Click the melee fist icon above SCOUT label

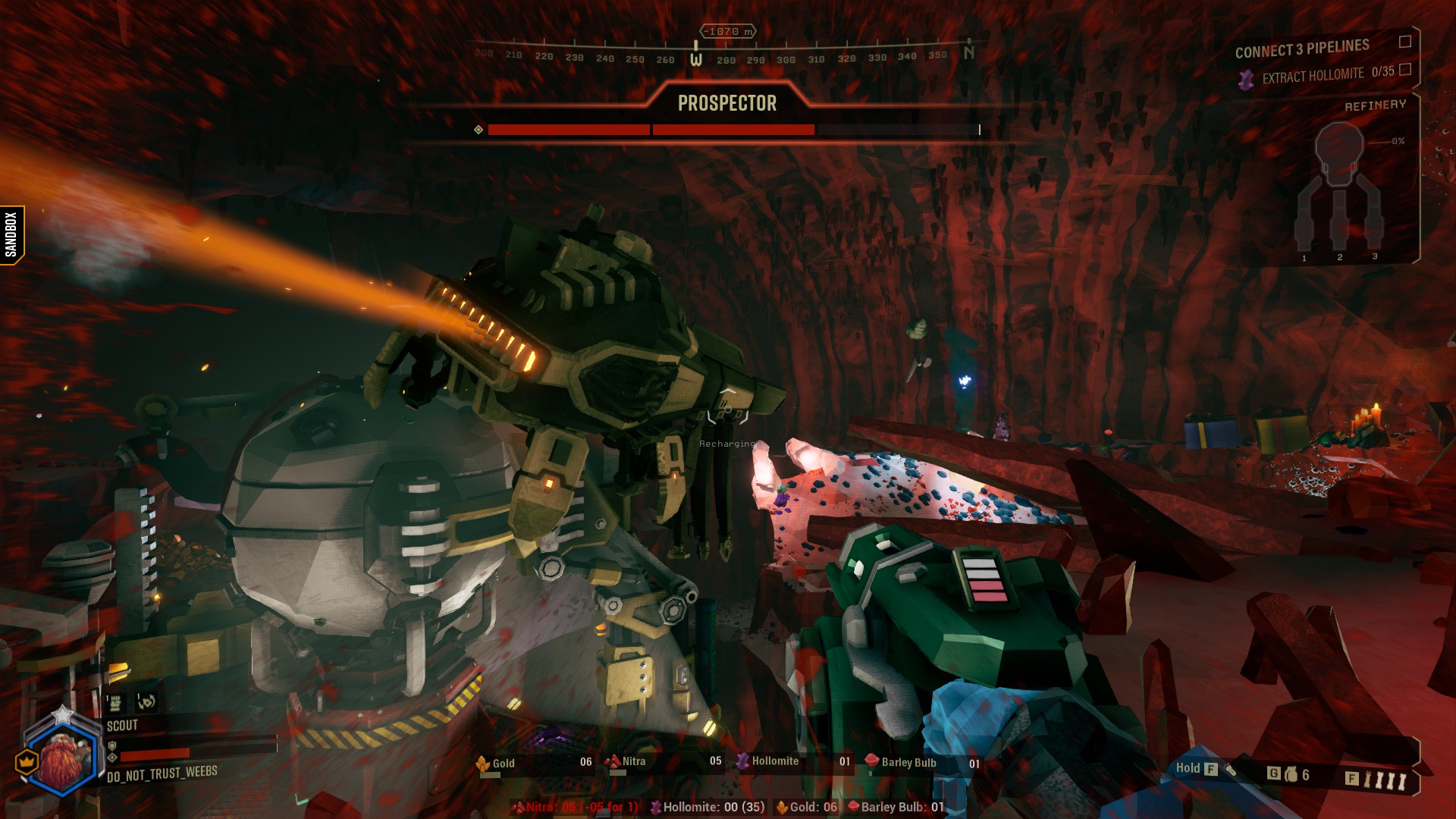(115, 704)
